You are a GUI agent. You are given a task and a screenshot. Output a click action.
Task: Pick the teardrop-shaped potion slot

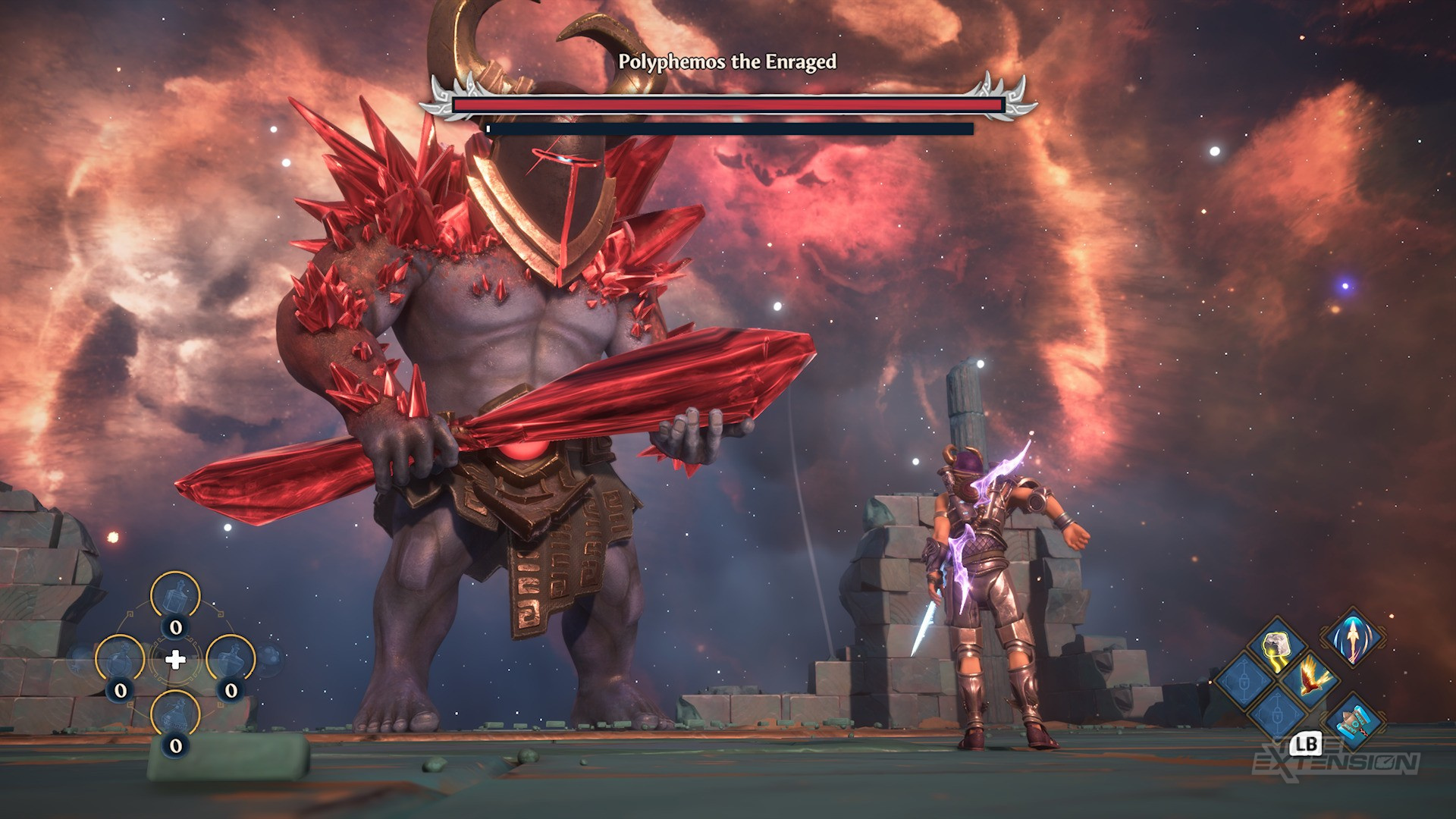point(231,661)
